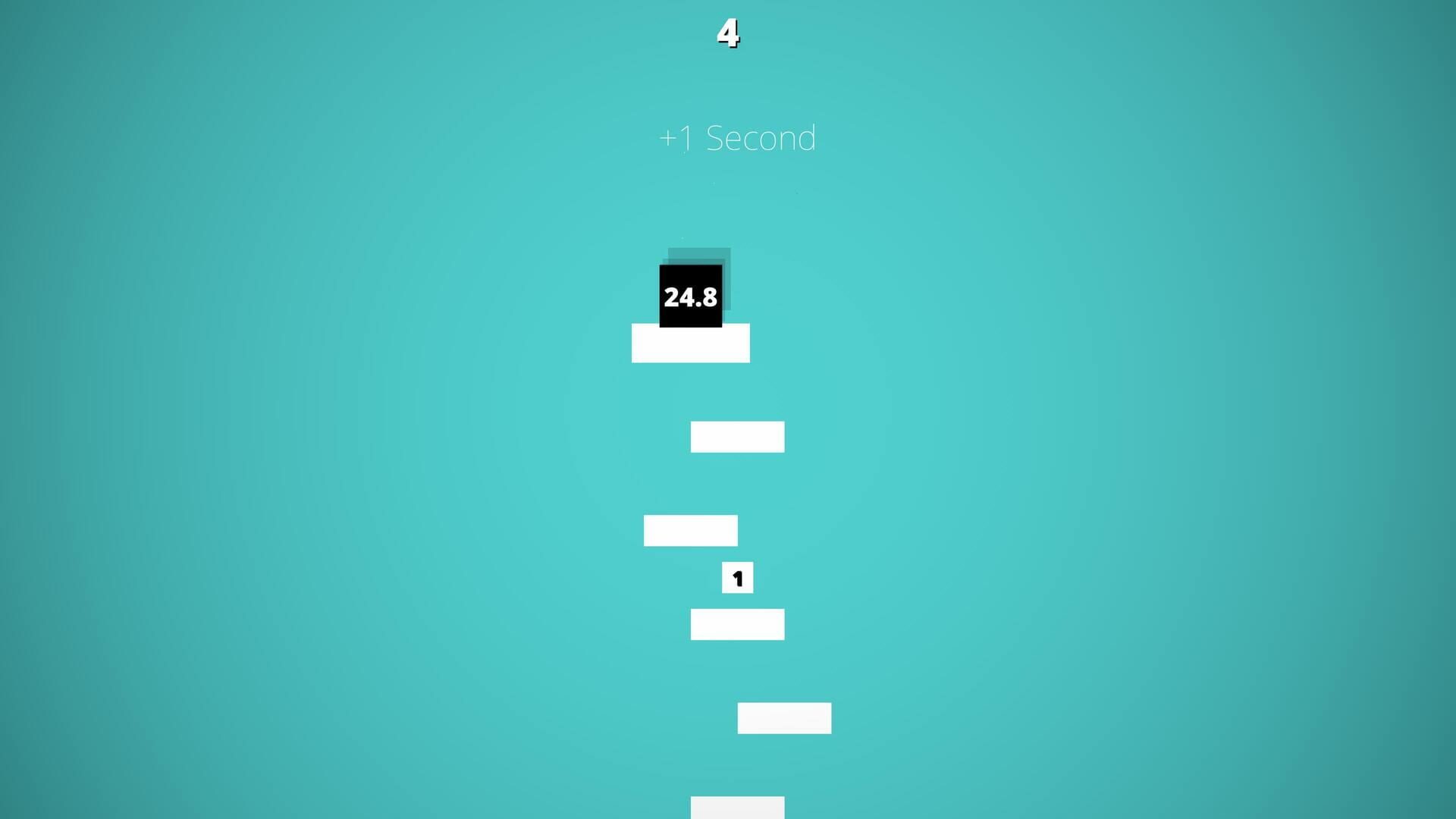
Task: Select the platform near the bottom right
Action: (x=784, y=717)
